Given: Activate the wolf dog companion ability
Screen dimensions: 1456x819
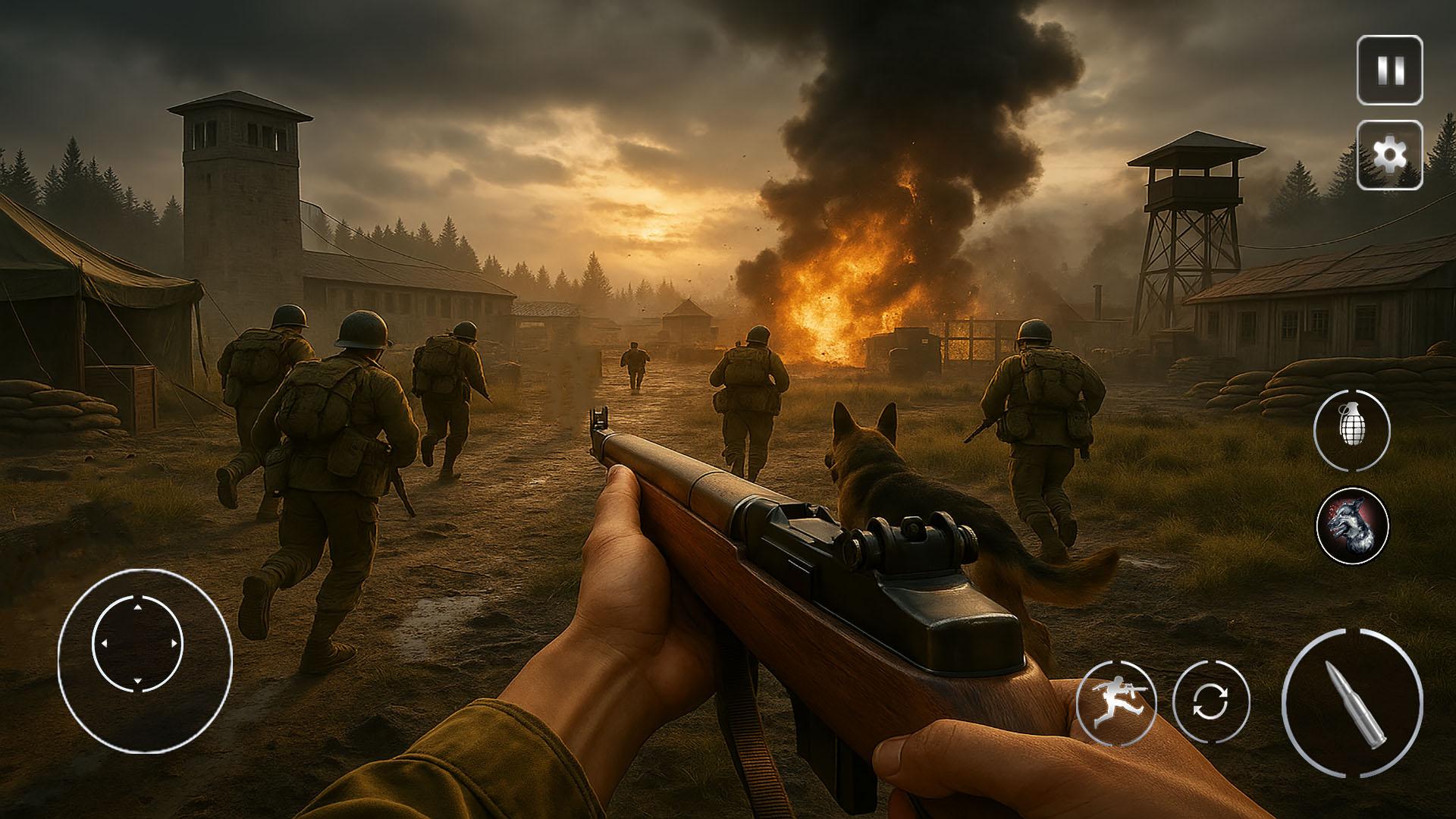Looking at the screenshot, I should [1353, 525].
